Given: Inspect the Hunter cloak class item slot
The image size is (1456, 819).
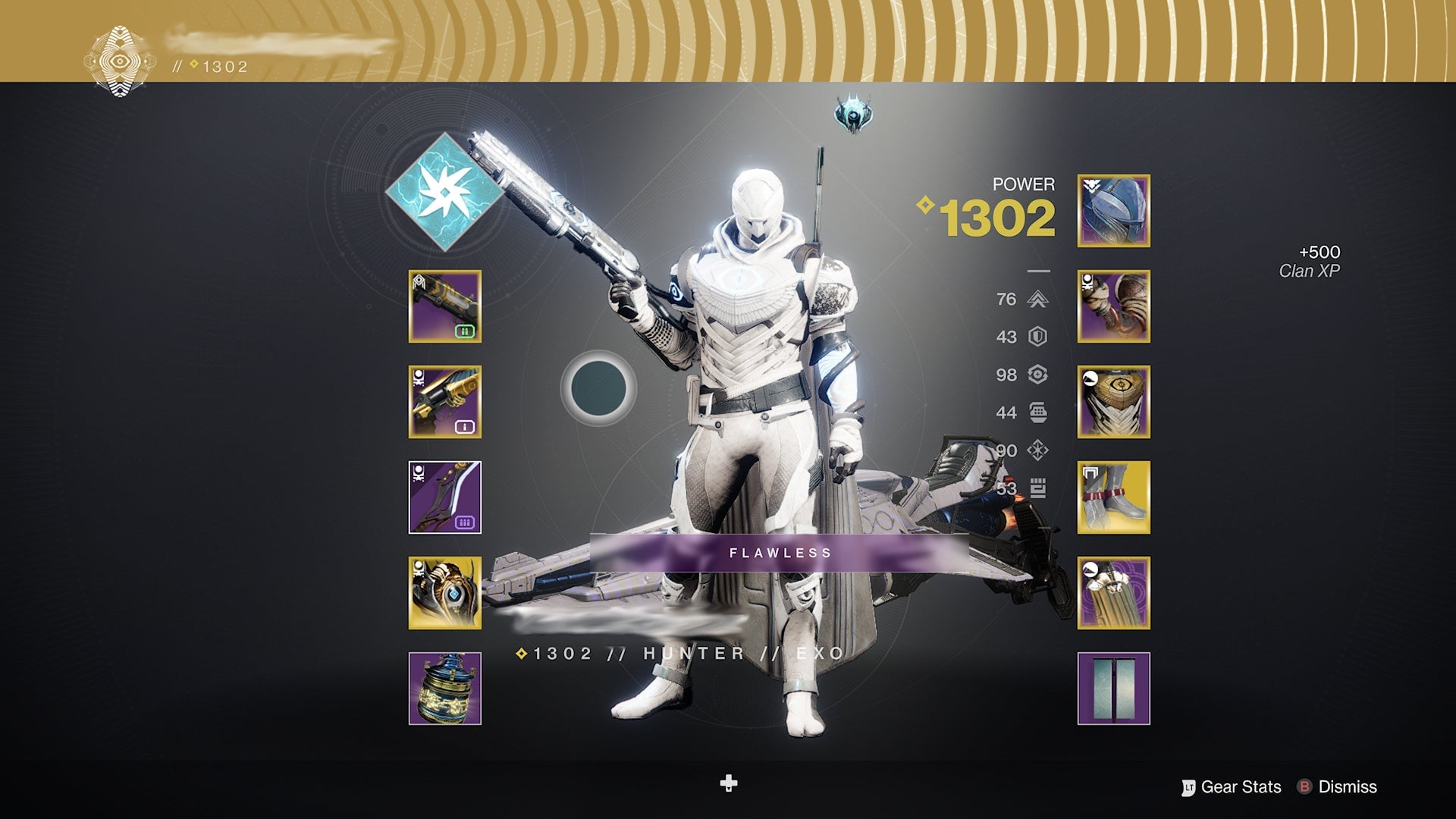Looking at the screenshot, I should [1113, 593].
